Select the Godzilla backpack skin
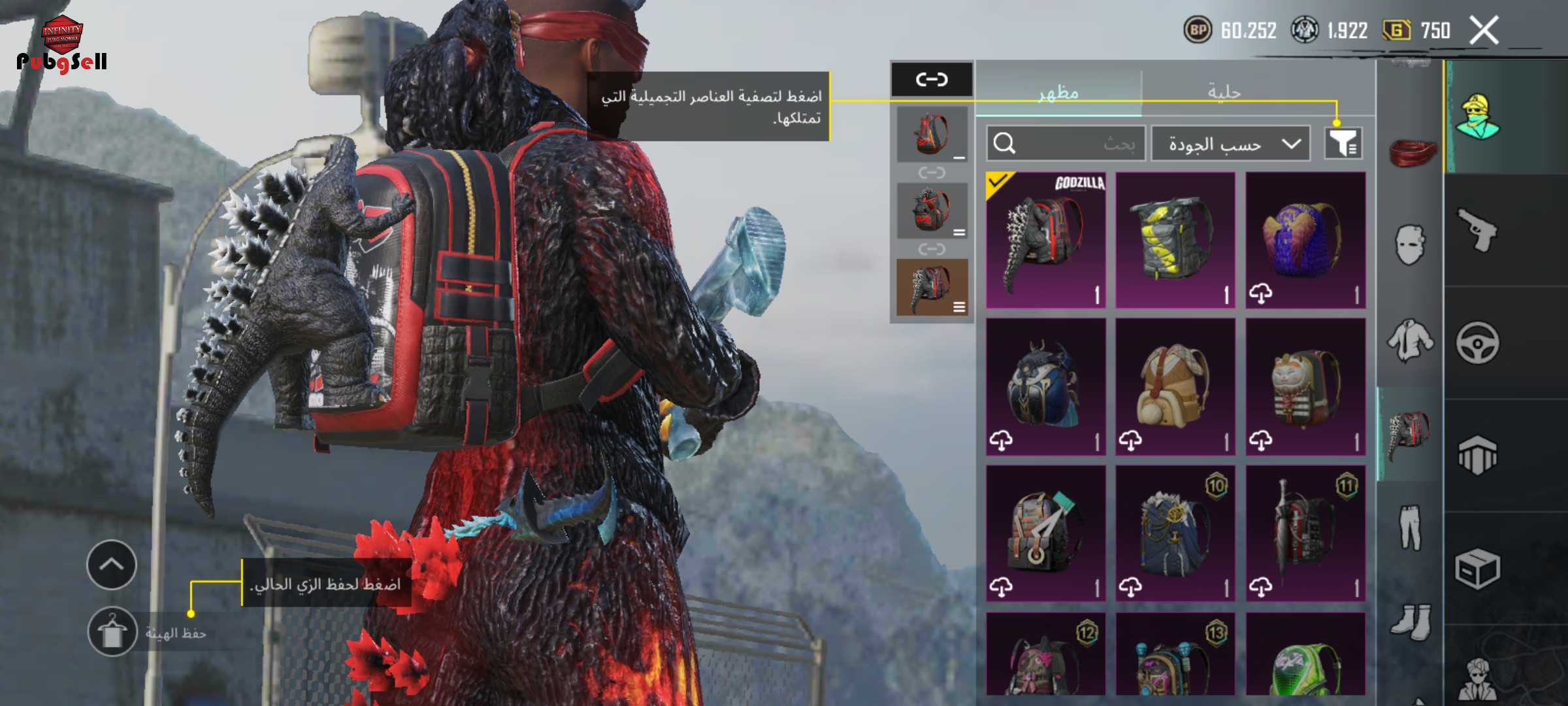Image resolution: width=1568 pixels, height=706 pixels. [1045, 240]
